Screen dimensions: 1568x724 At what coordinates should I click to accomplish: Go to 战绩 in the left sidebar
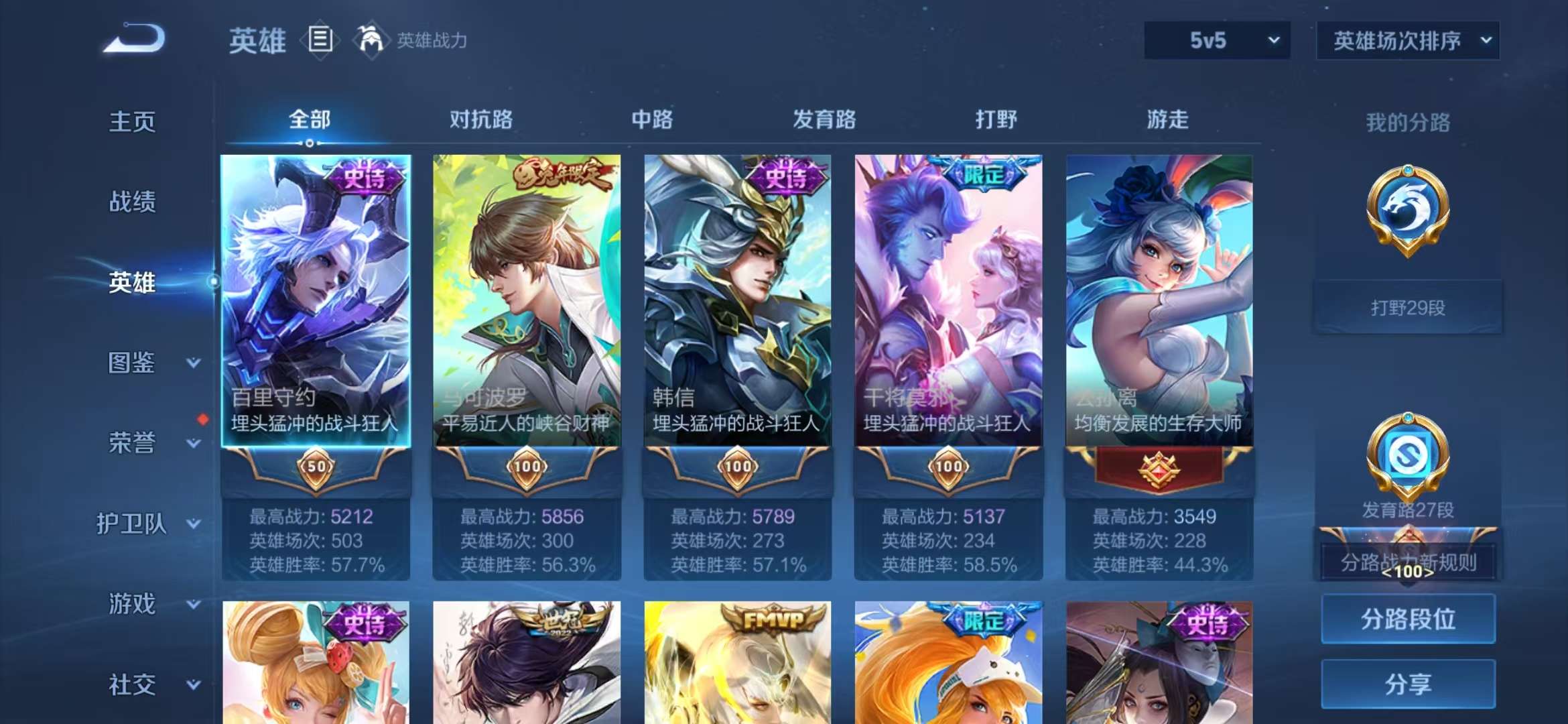pos(131,202)
